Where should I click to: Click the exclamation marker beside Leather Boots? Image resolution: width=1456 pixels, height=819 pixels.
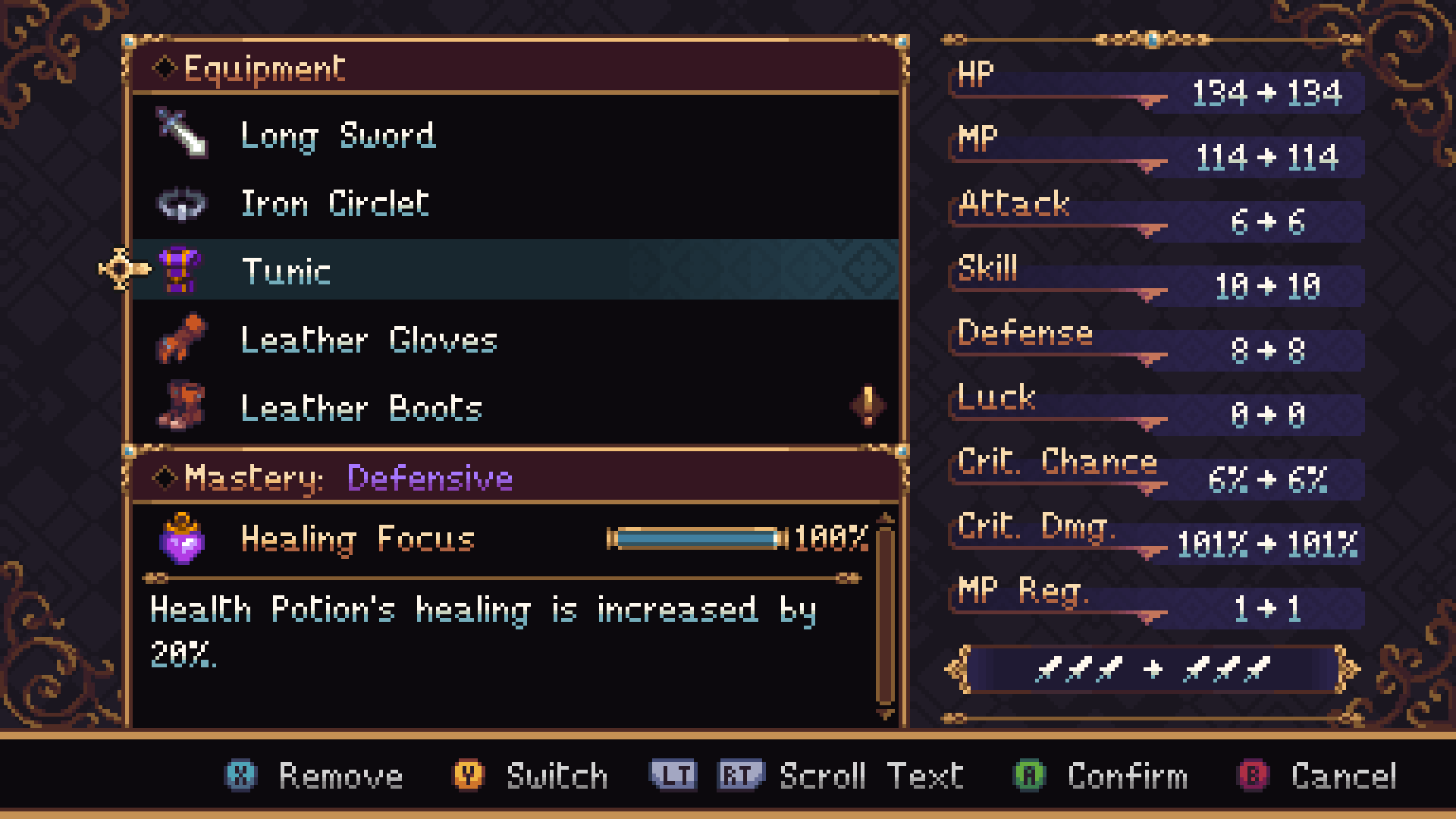click(868, 406)
